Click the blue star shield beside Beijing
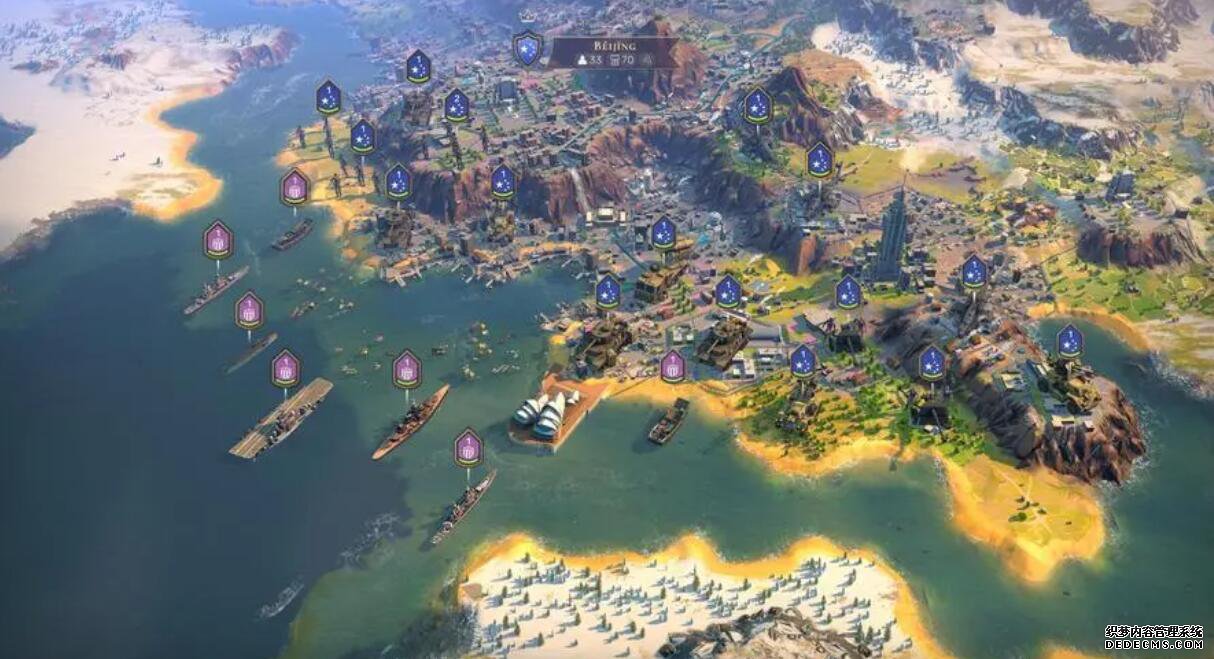The width and height of the screenshot is (1214, 659). (x=527, y=48)
